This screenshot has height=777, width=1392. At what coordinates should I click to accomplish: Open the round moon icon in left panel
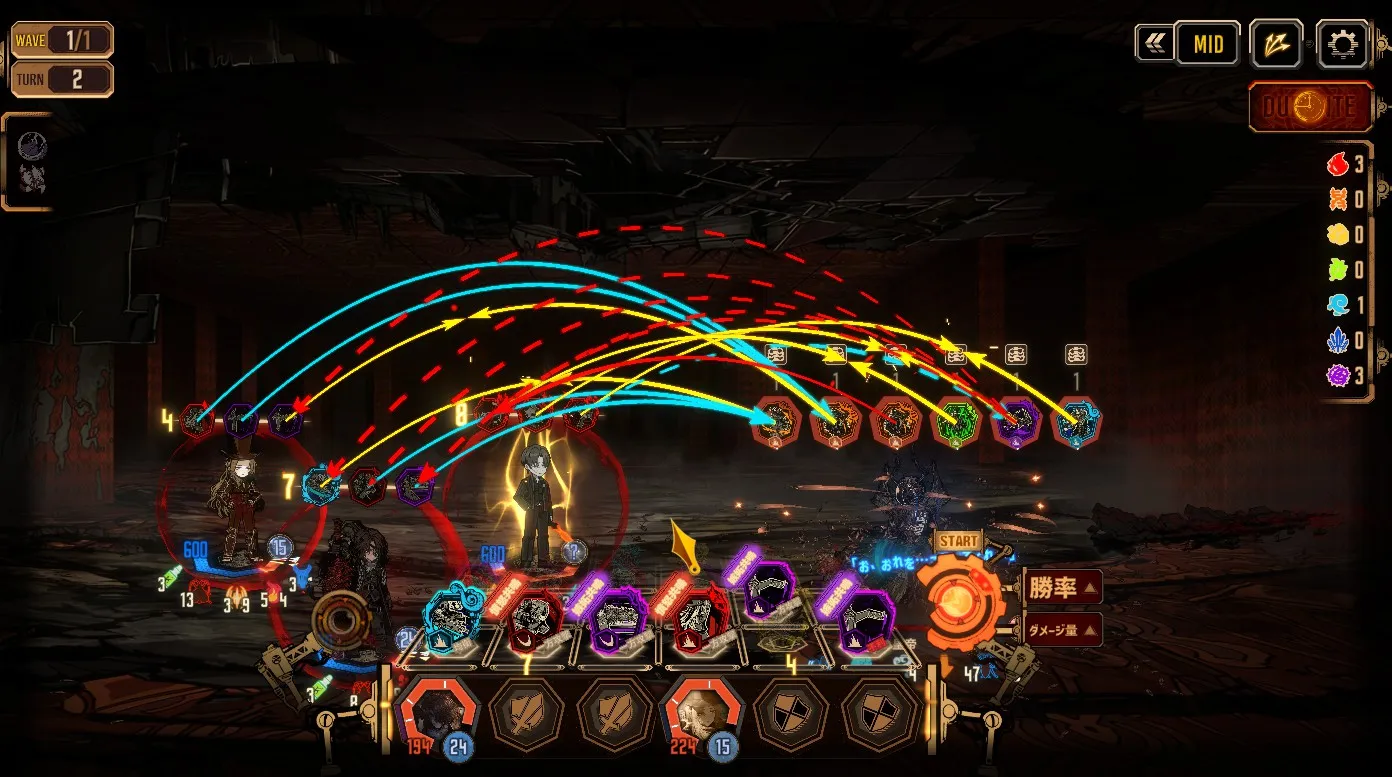coord(32,147)
